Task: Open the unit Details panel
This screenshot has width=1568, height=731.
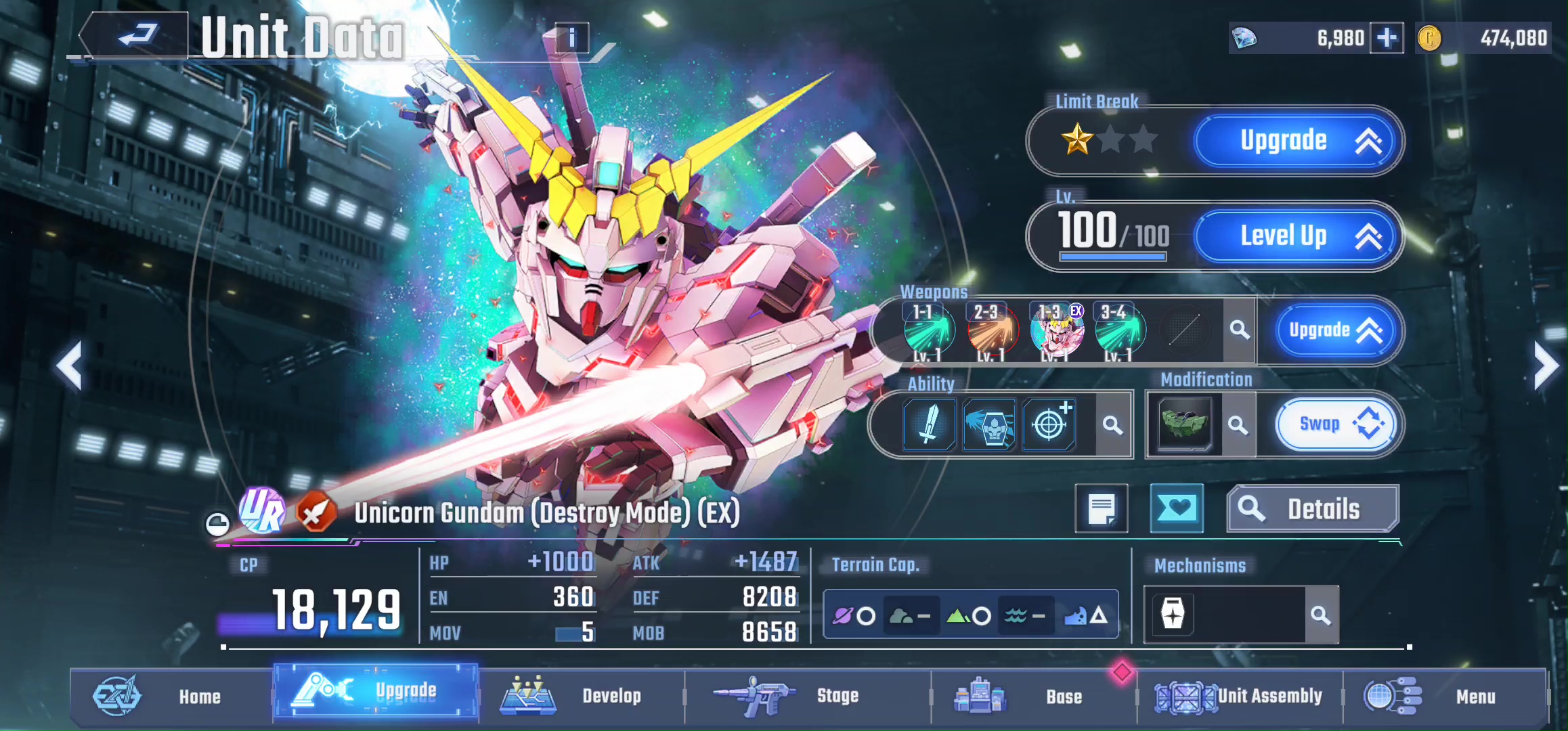Action: [x=1312, y=509]
